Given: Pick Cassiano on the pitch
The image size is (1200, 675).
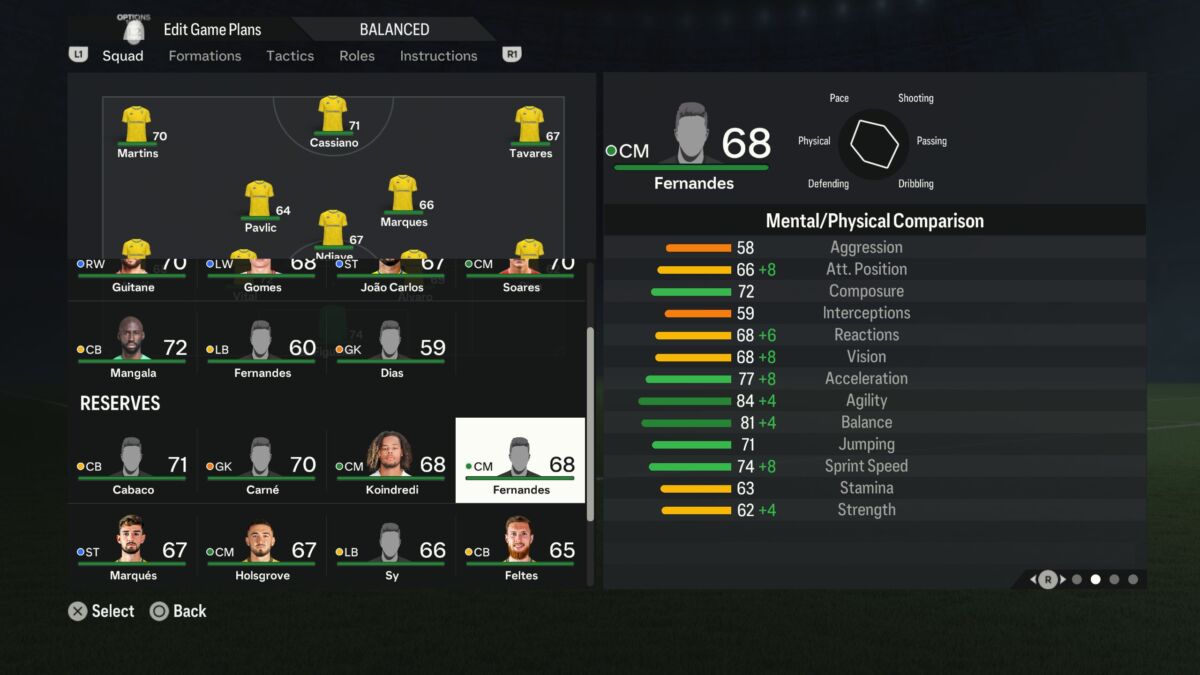Looking at the screenshot, I should [x=333, y=122].
